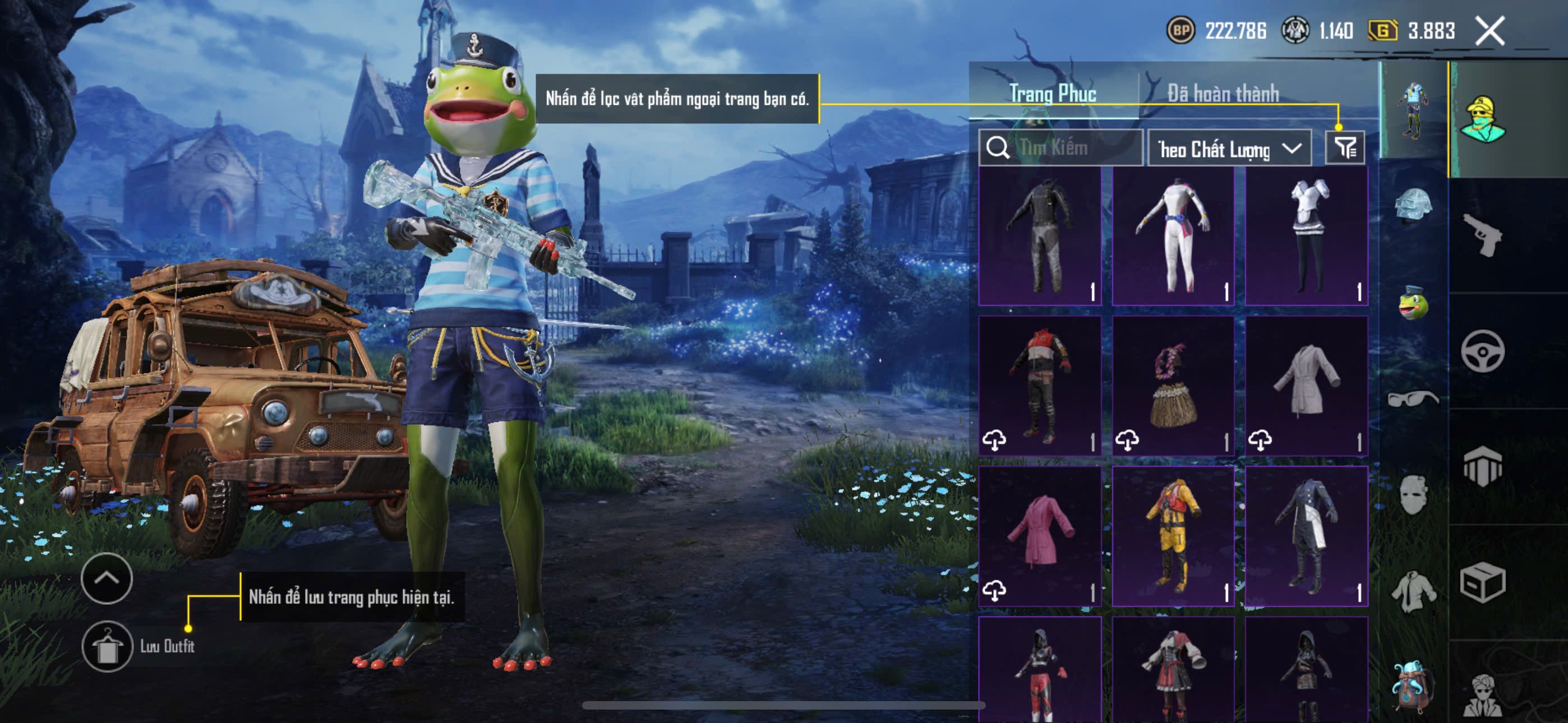Screen dimensions: 1568x723
Task: Open the crate box category
Action: 1482,582
